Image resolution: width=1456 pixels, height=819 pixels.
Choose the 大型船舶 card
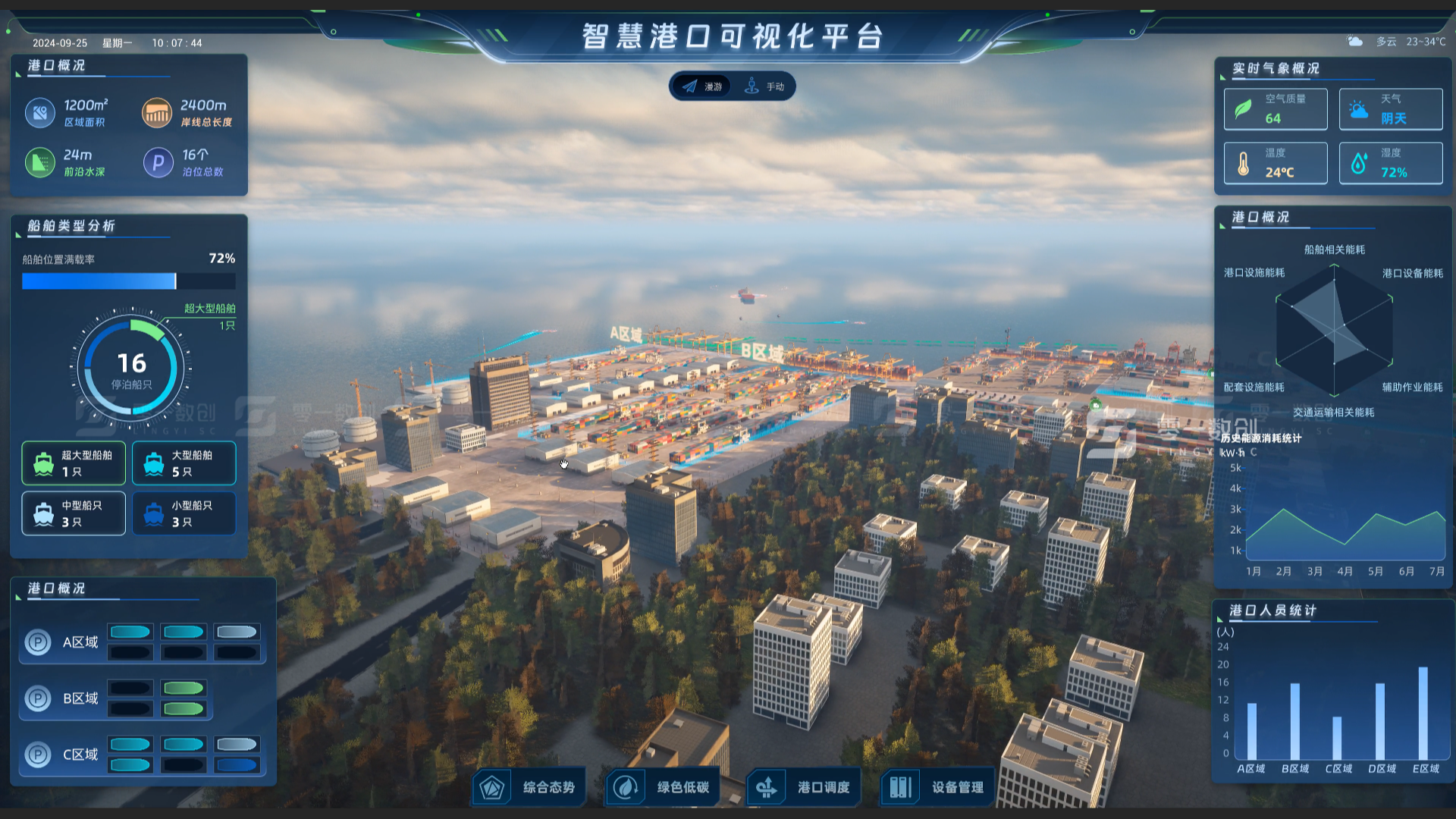[x=184, y=463]
